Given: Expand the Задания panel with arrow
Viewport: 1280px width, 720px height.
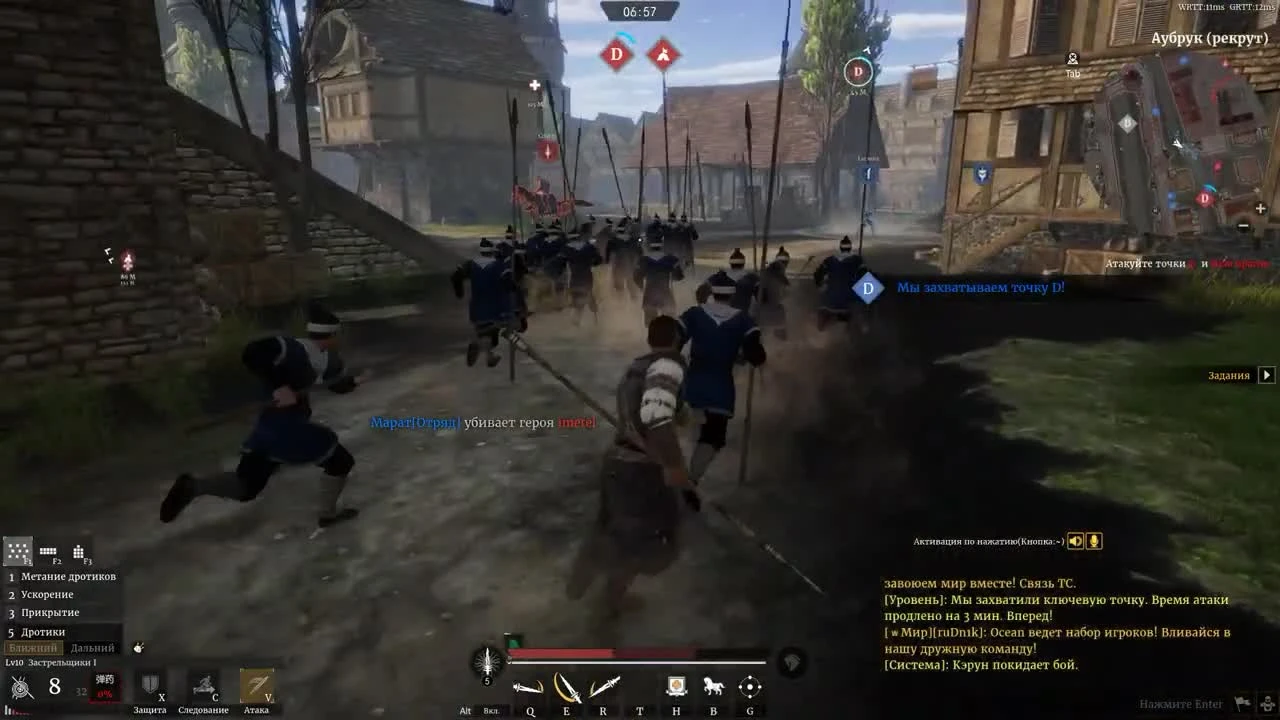Looking at the screenshot, I should [x=1266, y=375].
